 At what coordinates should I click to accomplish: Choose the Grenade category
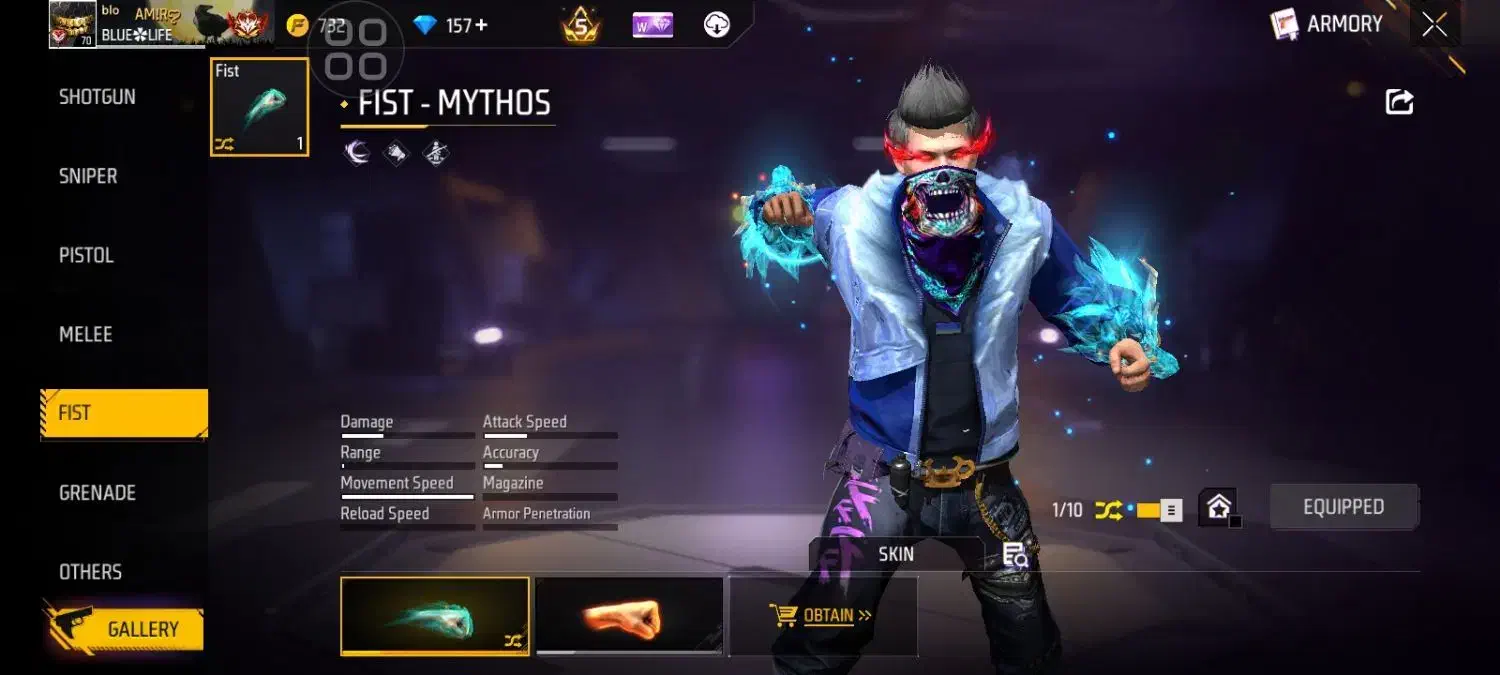click(x=97, y=492)
